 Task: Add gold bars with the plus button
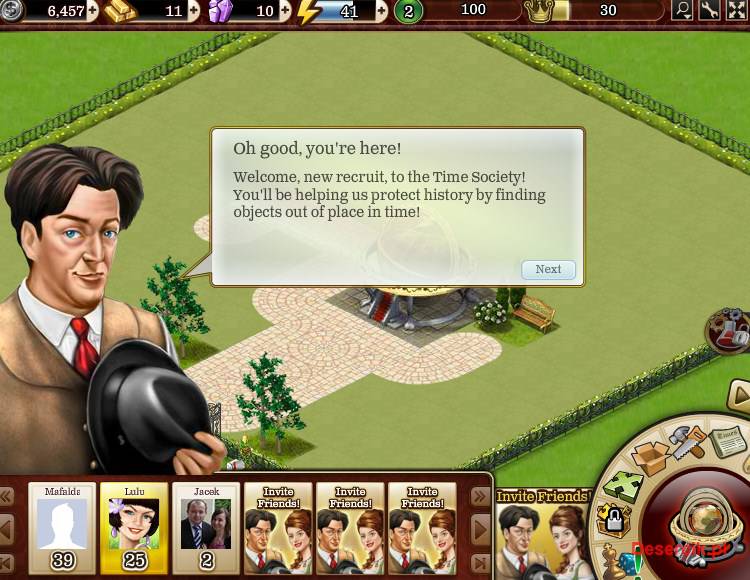click(x=193, y=11)
